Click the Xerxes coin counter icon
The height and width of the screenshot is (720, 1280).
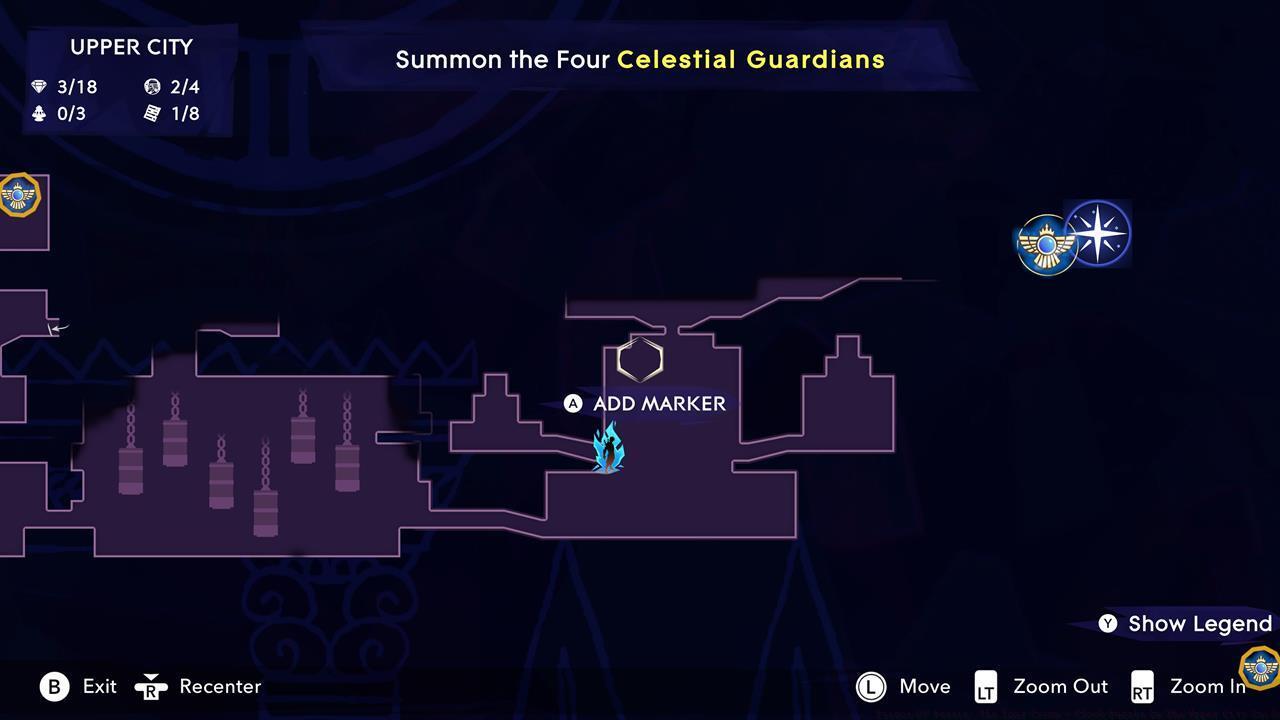(x=152, y=87)
